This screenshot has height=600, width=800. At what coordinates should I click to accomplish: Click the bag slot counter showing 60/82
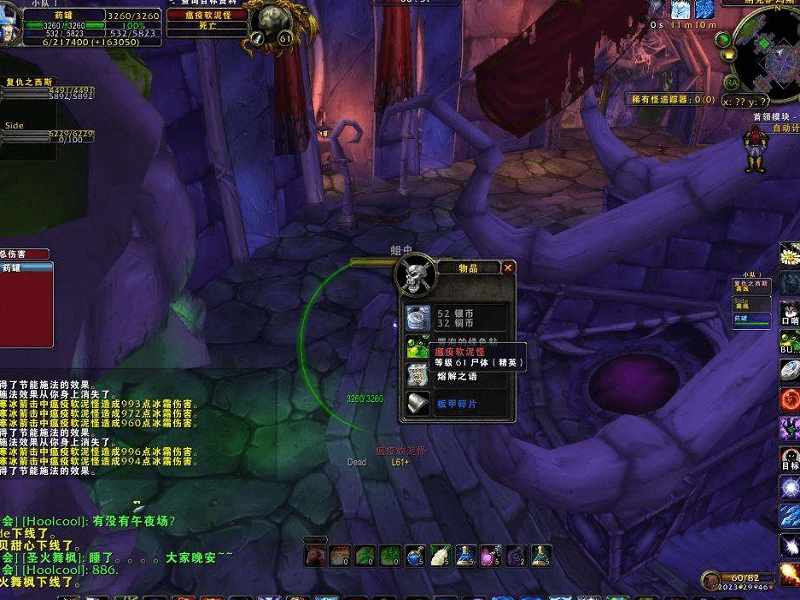[740, 579]
